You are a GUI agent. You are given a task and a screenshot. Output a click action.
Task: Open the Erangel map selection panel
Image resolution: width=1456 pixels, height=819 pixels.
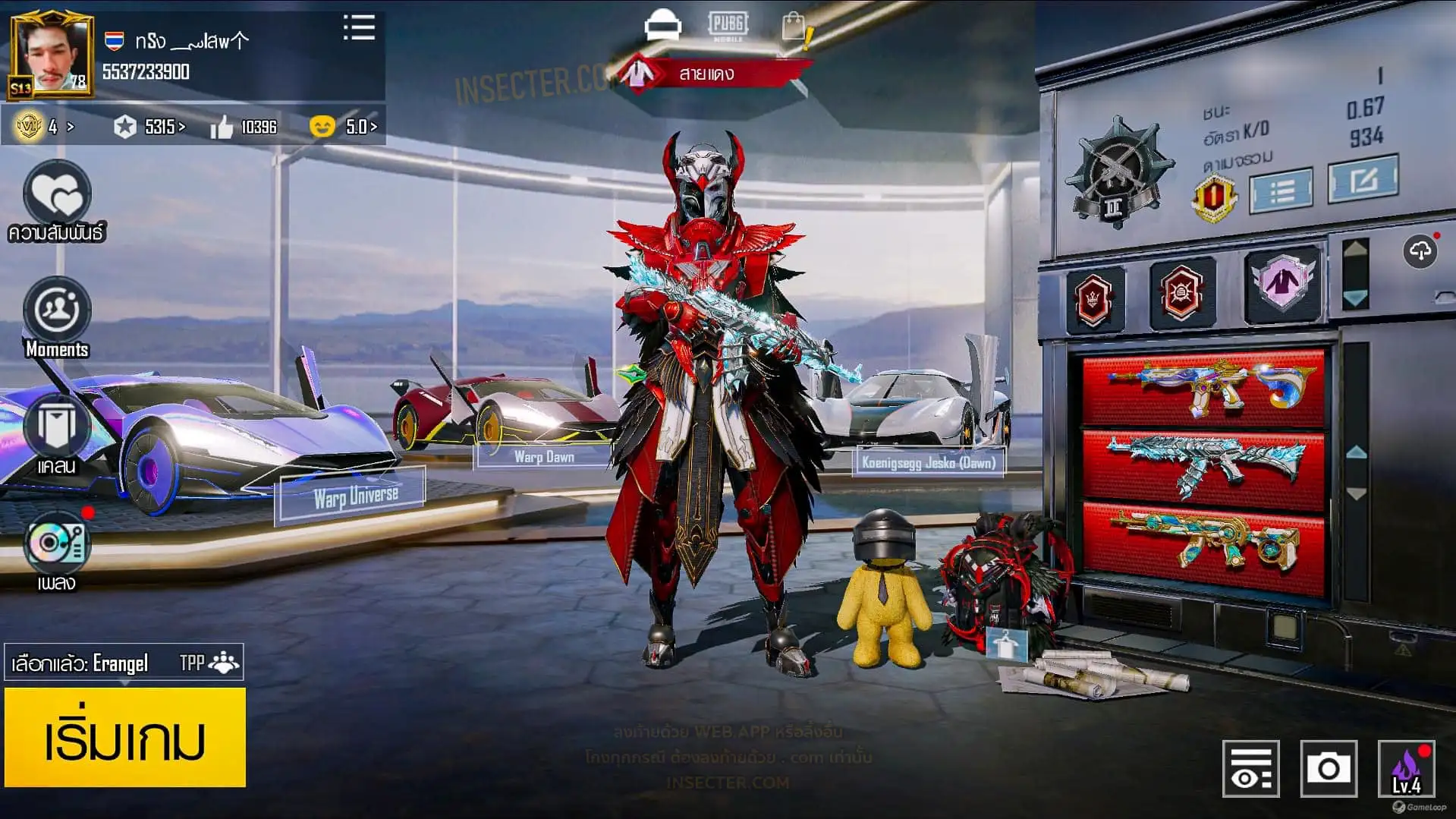point(124,663)
